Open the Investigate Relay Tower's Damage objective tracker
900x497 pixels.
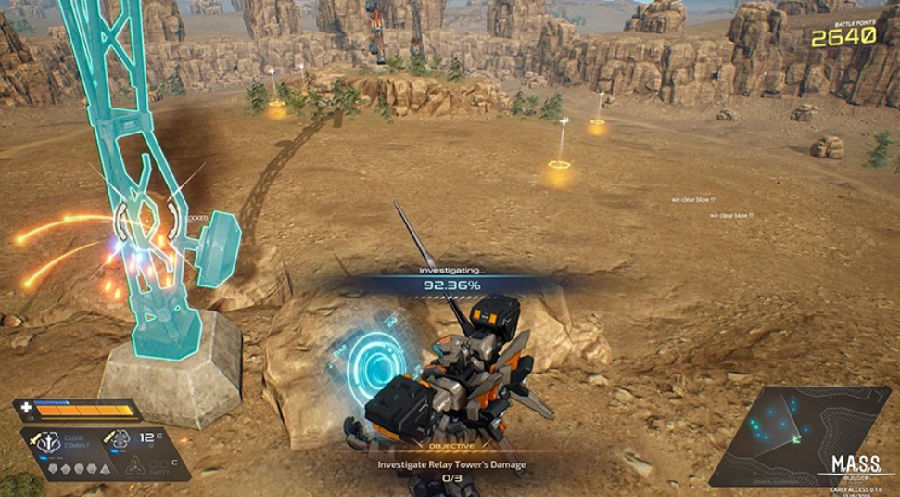[x=451, y=464]
